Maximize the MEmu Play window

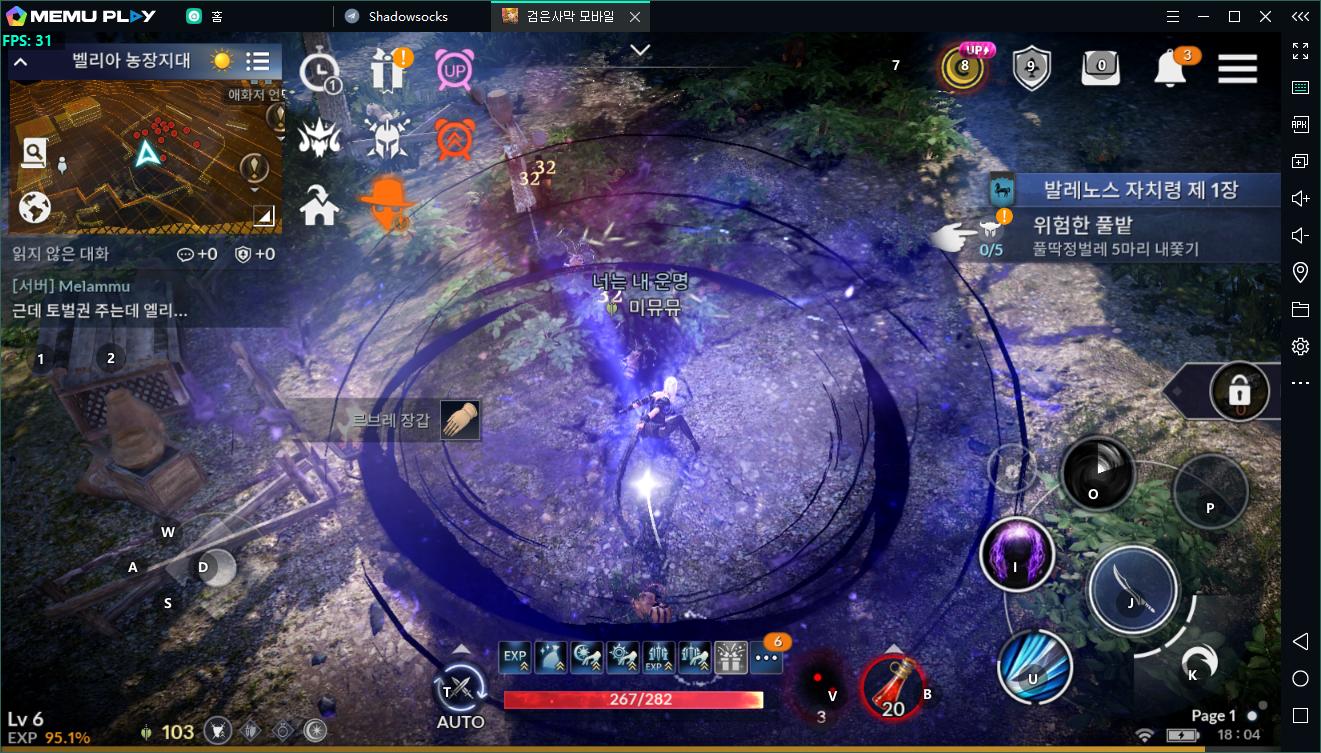[1234, 16]
